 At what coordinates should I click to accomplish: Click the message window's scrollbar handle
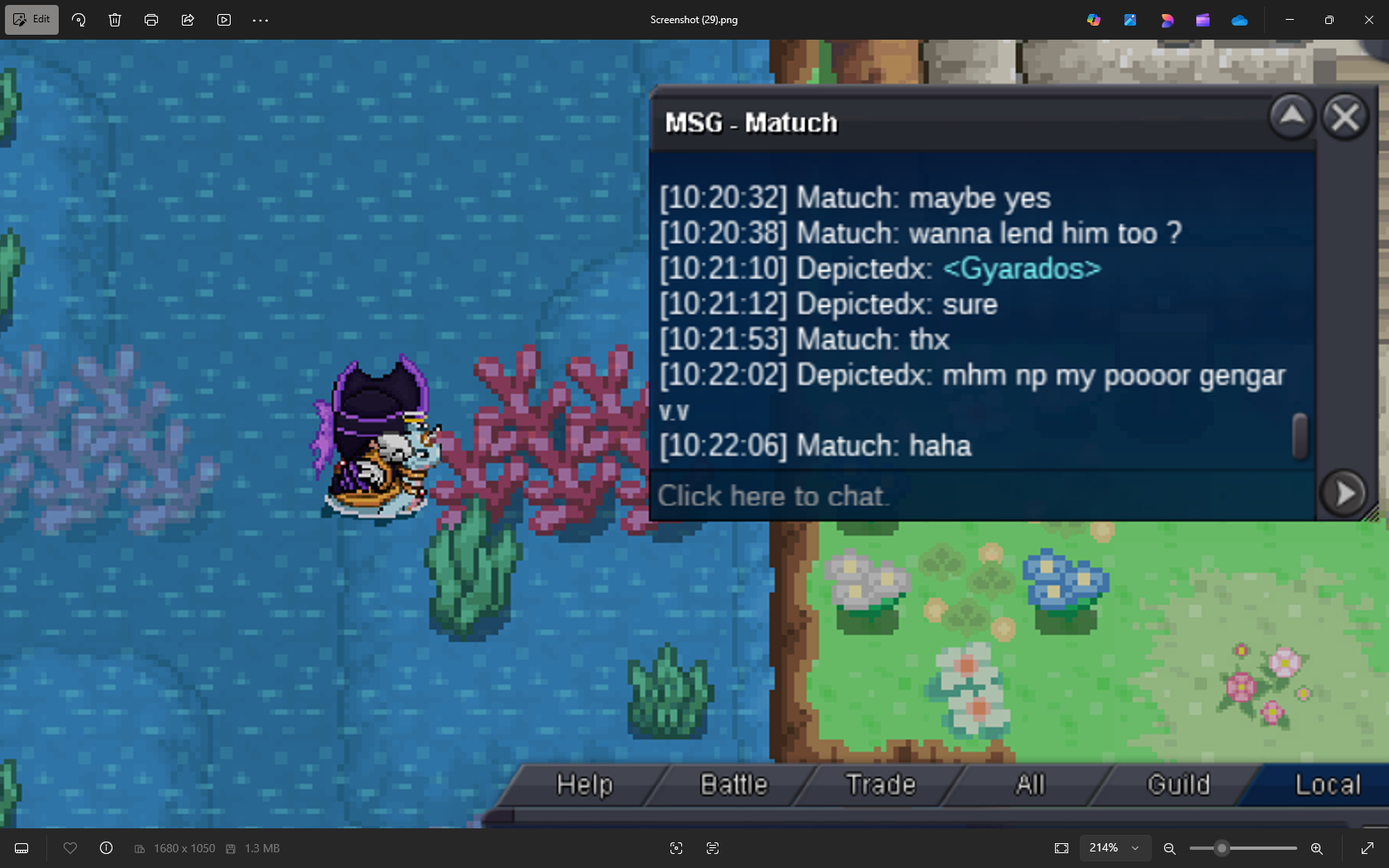point(1300,436)
